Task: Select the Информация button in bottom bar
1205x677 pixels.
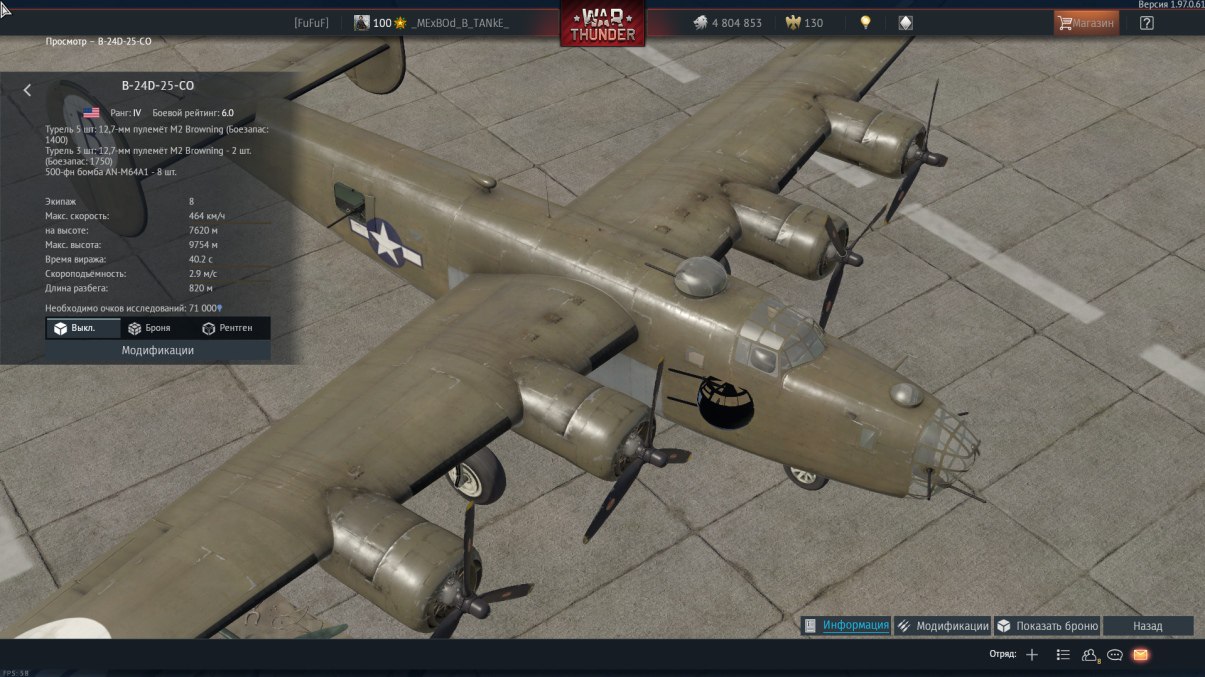Action: pos(847,626)
